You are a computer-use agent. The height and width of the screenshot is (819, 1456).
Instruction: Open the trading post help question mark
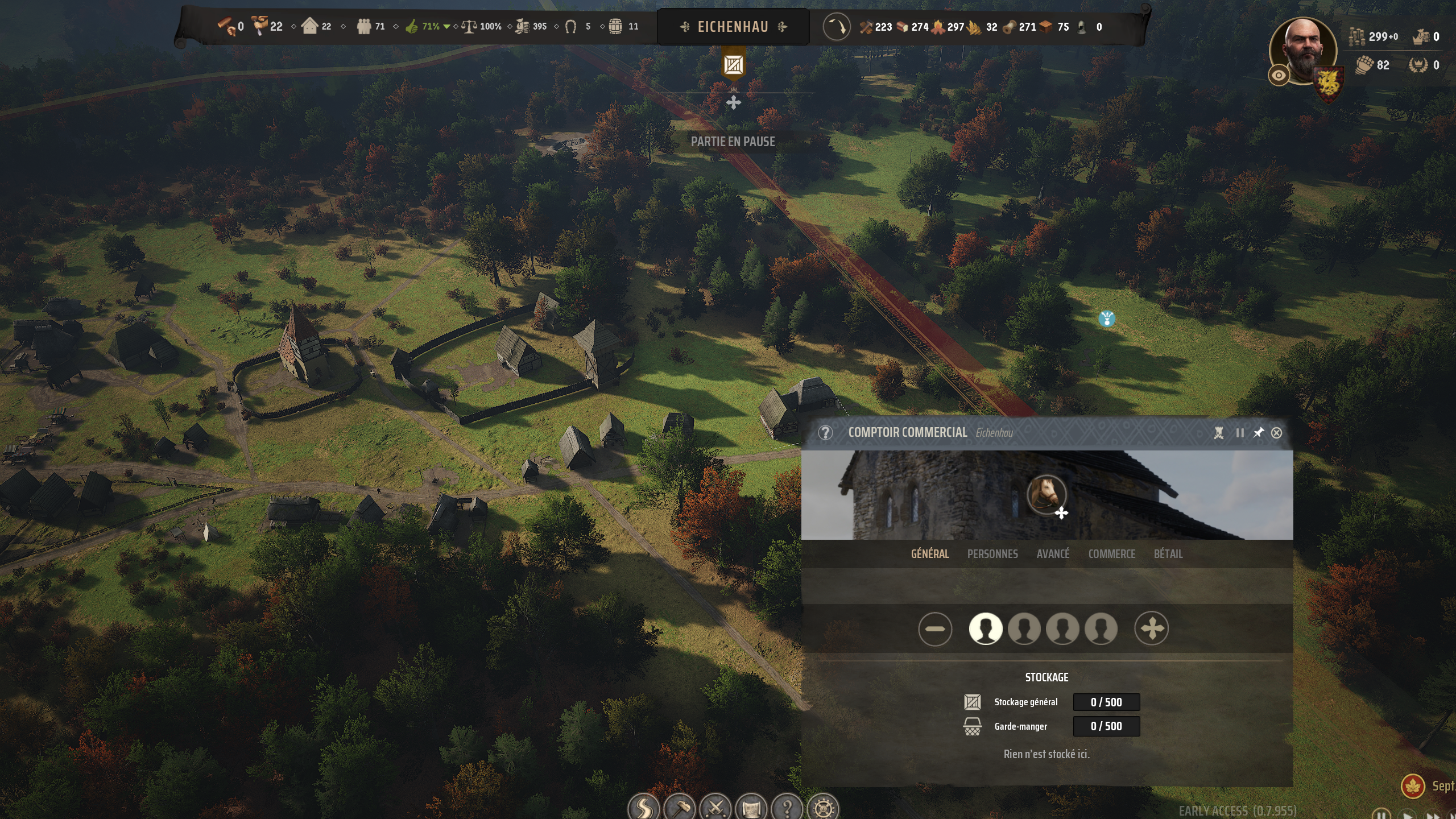point(825,433)
